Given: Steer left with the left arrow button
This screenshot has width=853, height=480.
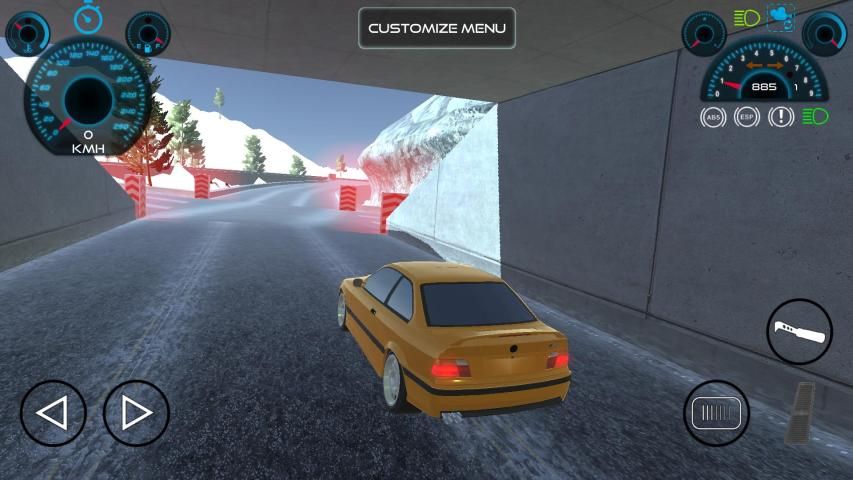Looking at the screenshot, I should click(53, 413).
